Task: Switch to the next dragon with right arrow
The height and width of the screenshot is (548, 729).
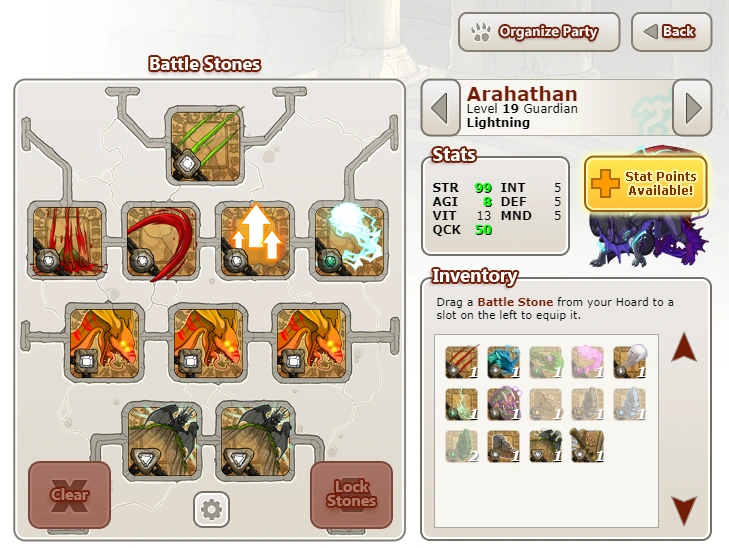Action: [691, 107]
